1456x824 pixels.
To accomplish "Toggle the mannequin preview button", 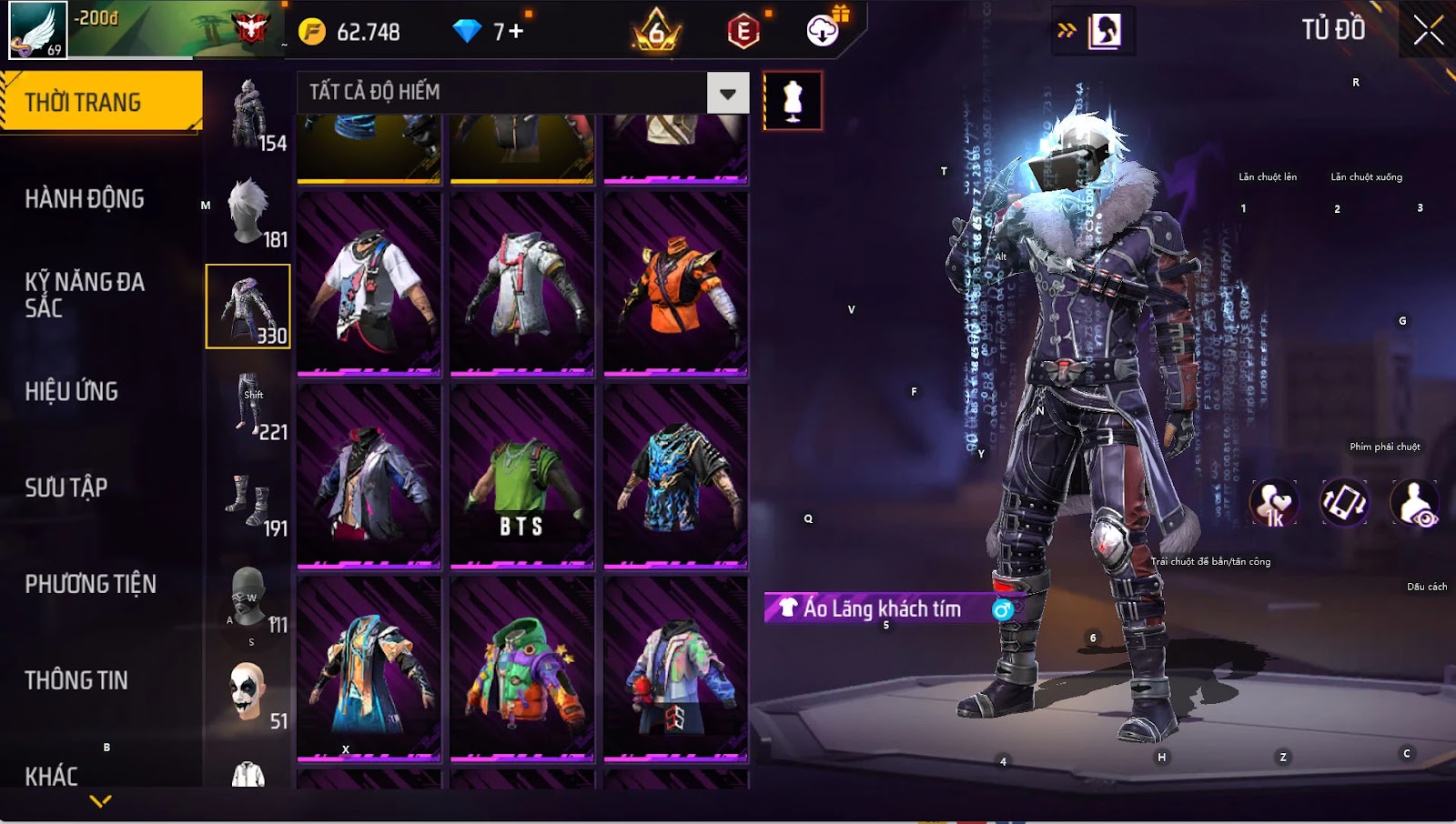I will click(793, 100).
